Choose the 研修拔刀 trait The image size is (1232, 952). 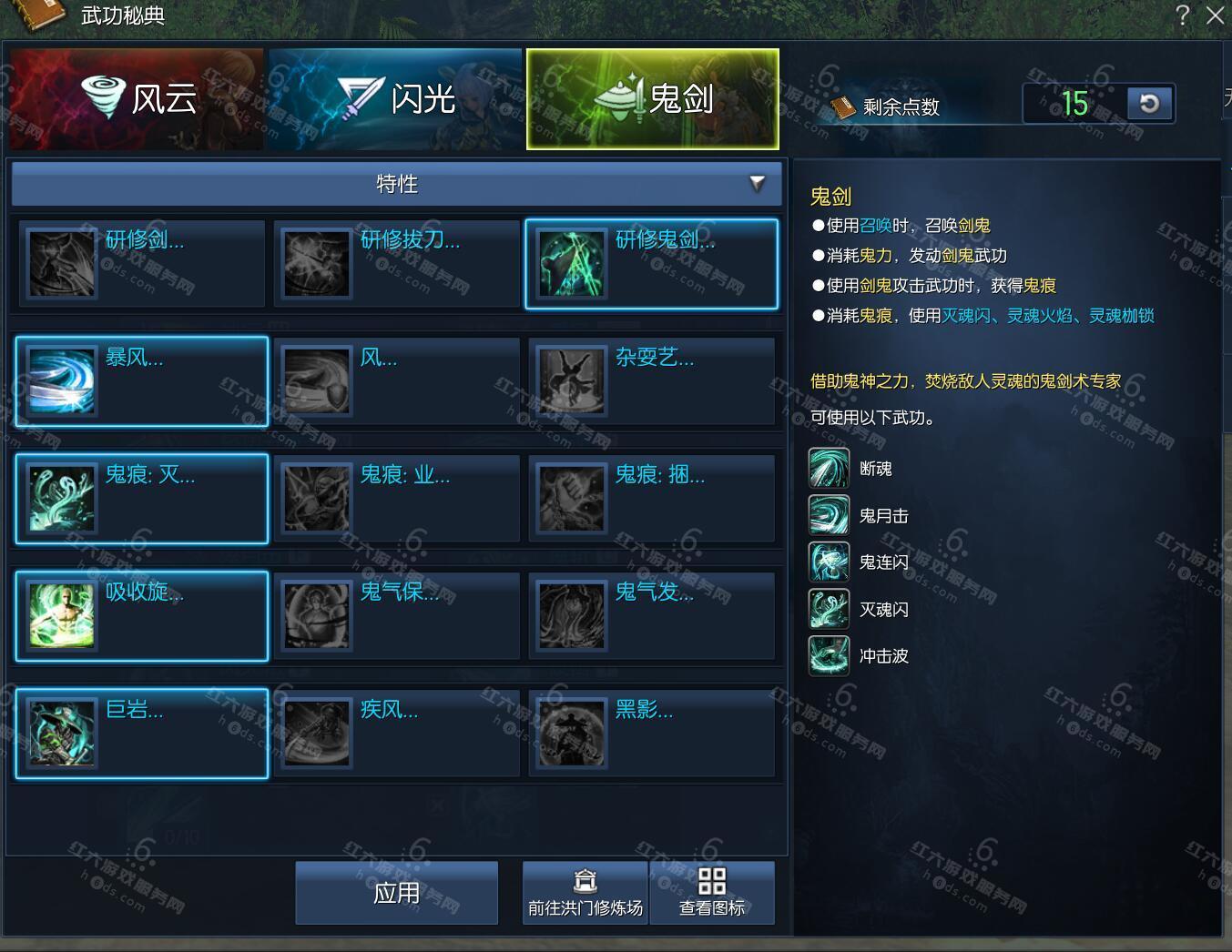(x=396, y=264)
